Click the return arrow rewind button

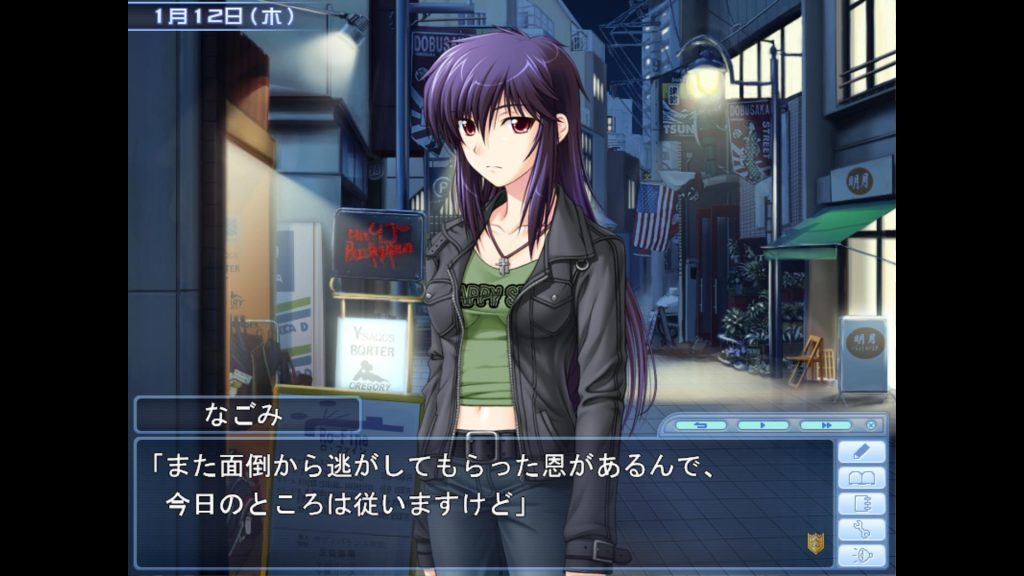point(700,425)
